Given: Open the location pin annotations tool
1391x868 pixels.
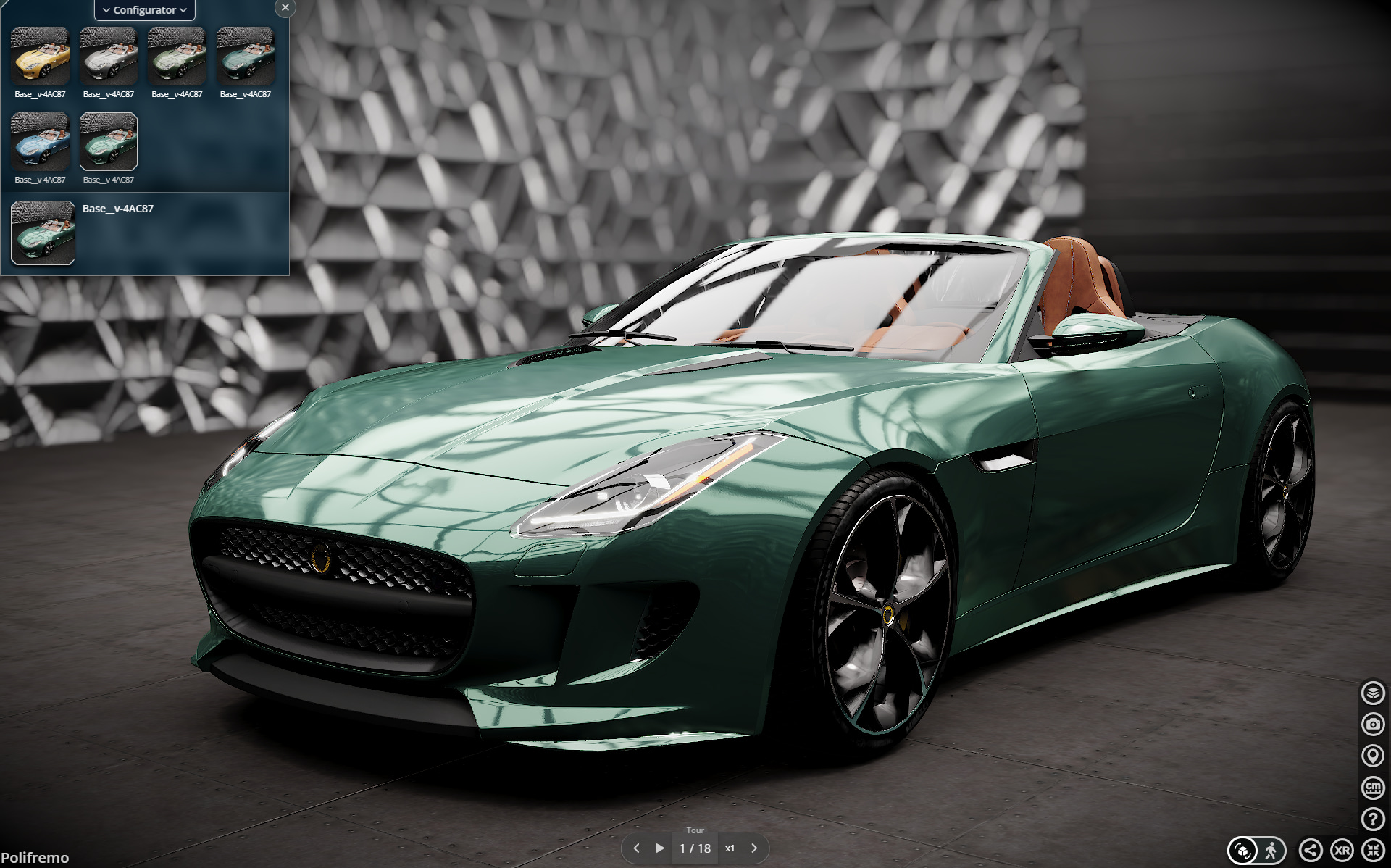Looking at the screenshot, I should point(1373,754).
